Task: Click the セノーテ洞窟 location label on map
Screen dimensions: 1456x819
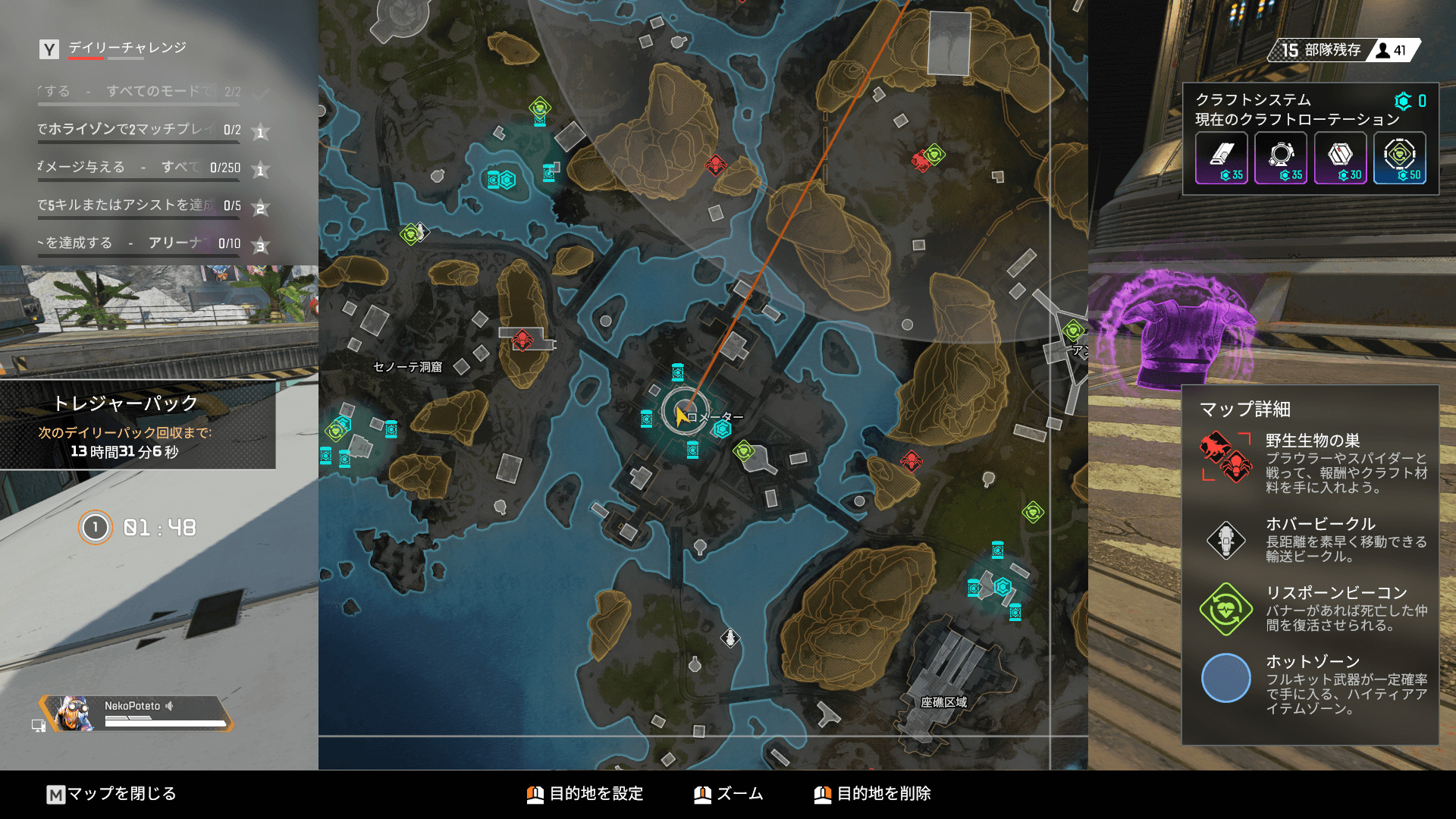Action: [407, 367]
